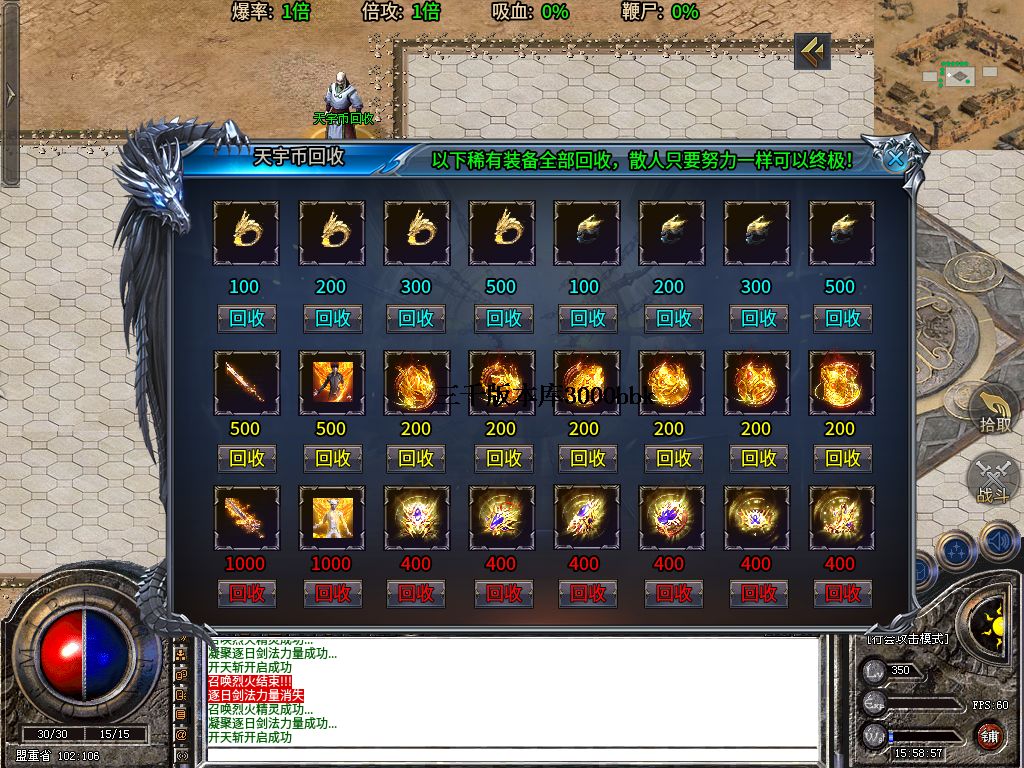
Task: Recycle the 1000 white-robed figure item
Action: pyautogui.click(x=332, y=593)
